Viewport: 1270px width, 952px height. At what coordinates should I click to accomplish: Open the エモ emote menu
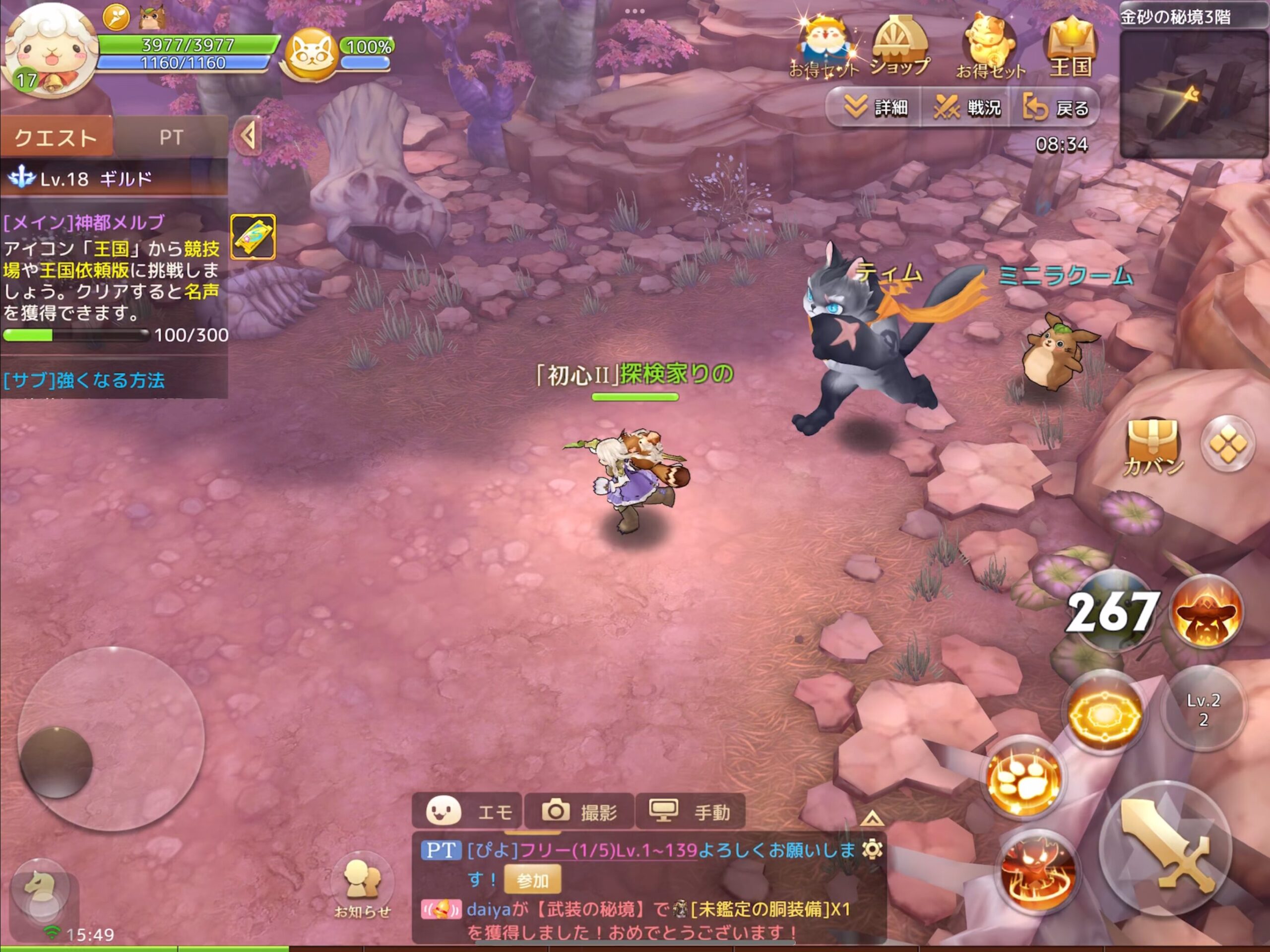point(468,811)
